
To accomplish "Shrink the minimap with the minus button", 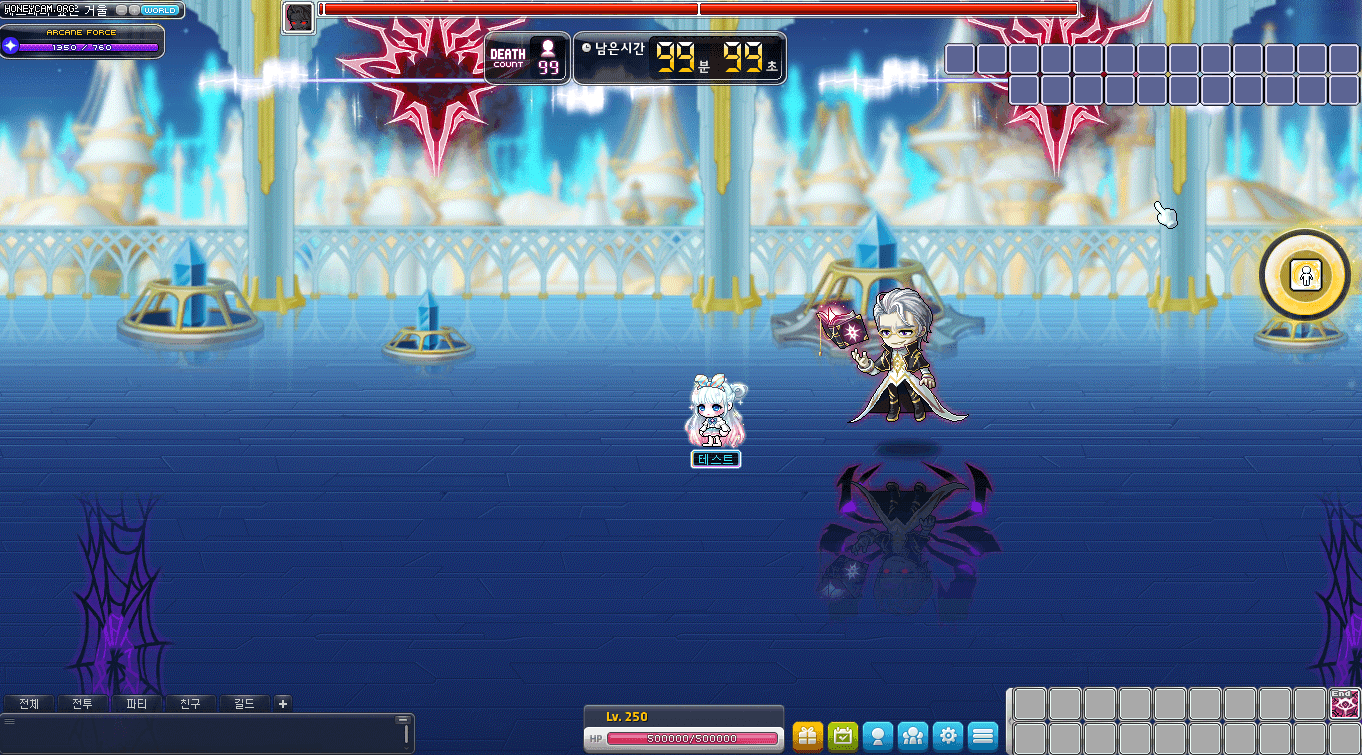I will point(122,10).
